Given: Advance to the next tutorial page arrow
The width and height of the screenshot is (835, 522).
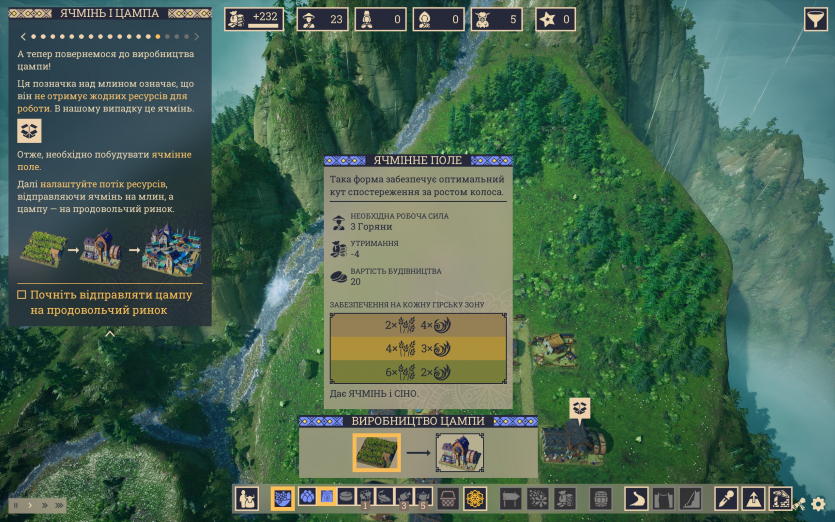Looking at the screenshot, I should [196, 37].
